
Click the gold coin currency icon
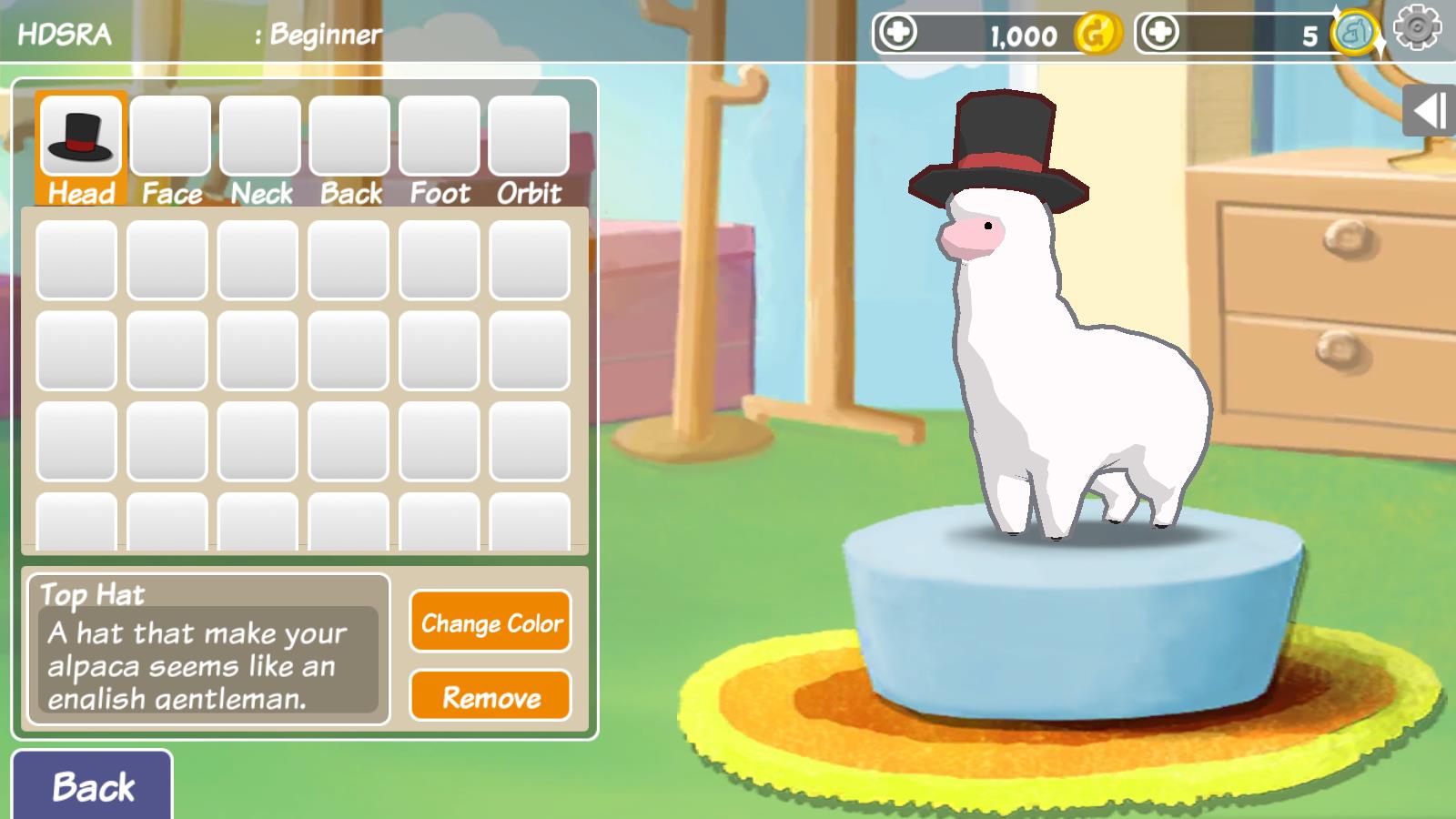pyautogui.click(x=1095, y=36)
